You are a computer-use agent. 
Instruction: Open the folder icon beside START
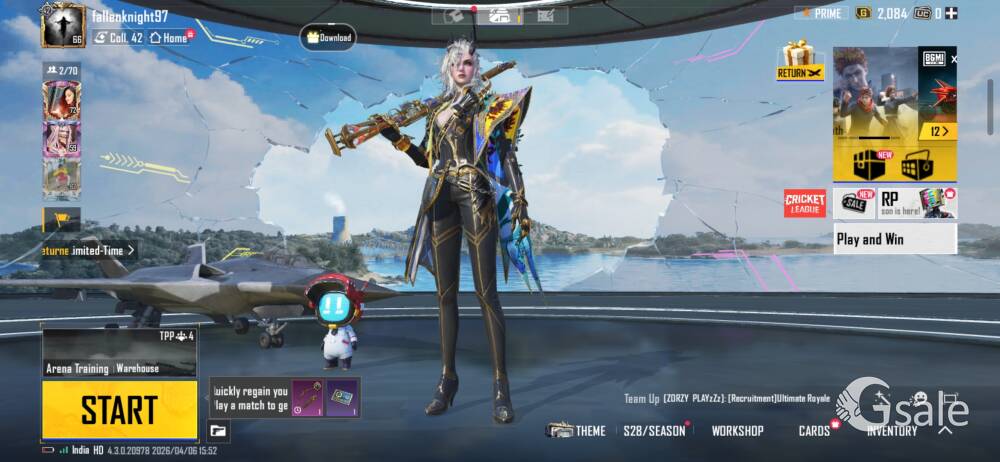(x=218, y=431)
